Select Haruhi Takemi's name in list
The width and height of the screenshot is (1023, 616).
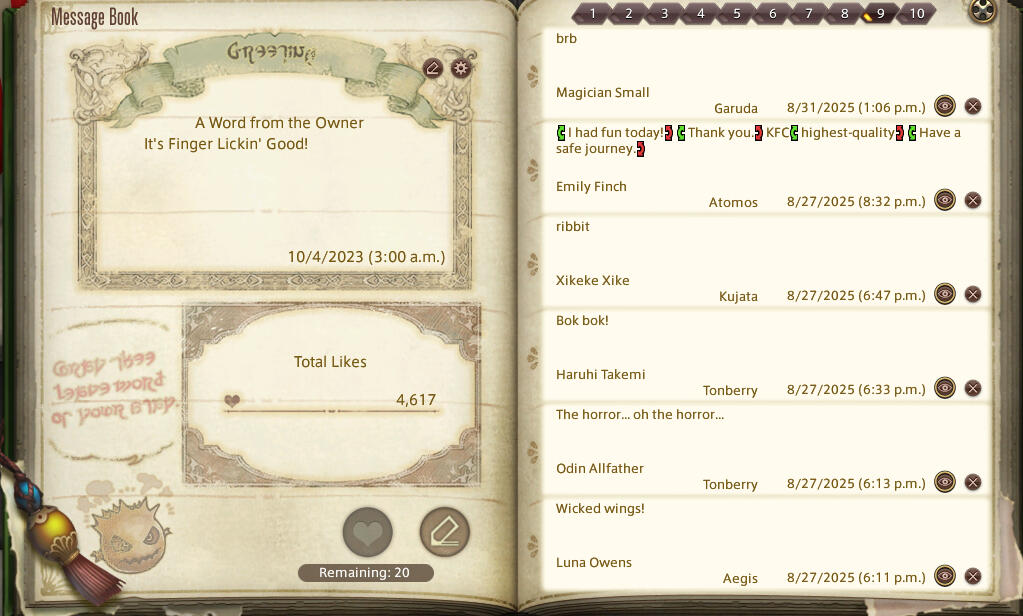(600, 374)
